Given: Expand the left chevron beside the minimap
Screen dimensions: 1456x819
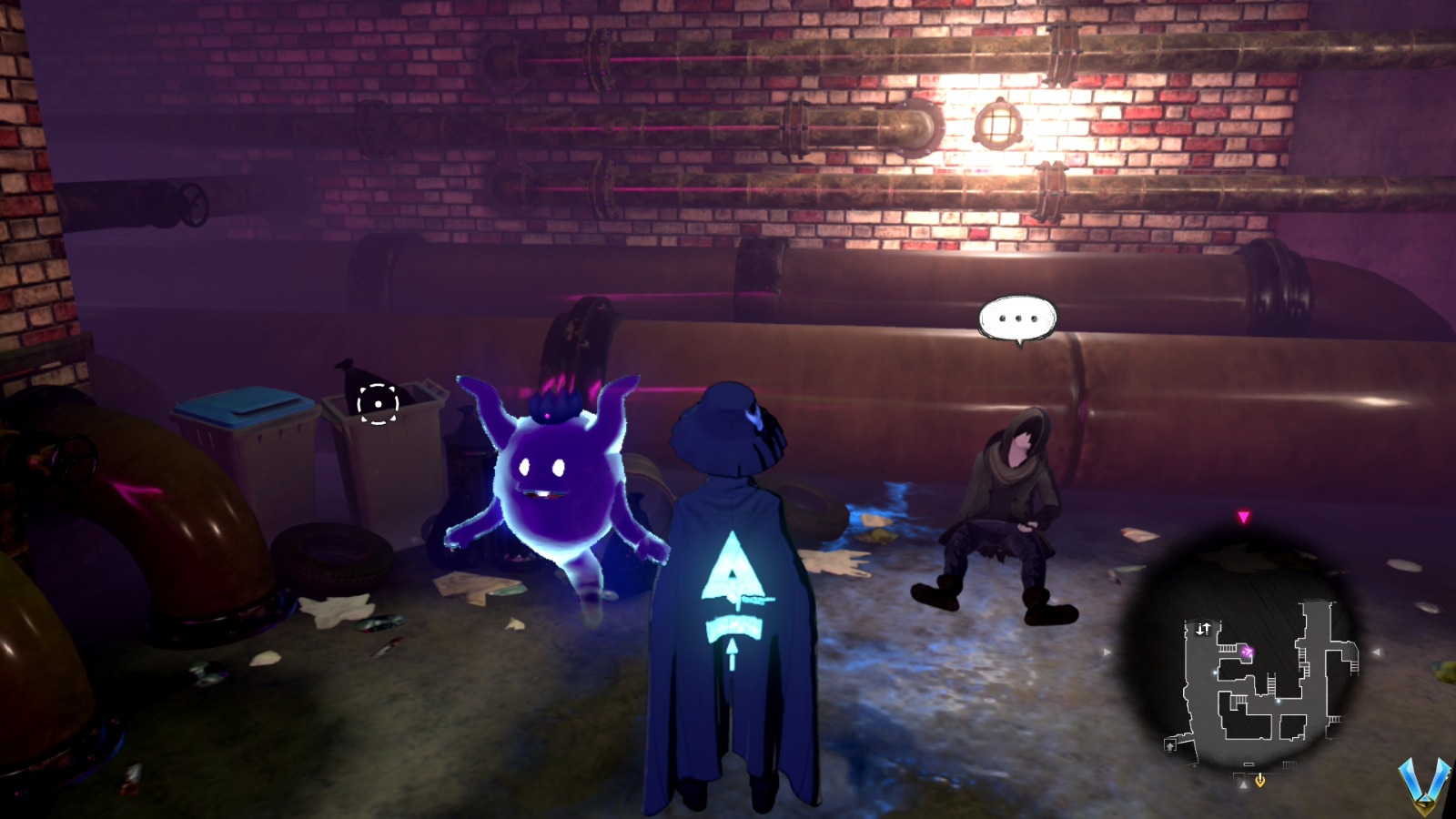Looking at the screenshot, I should tap(1106, 652).
